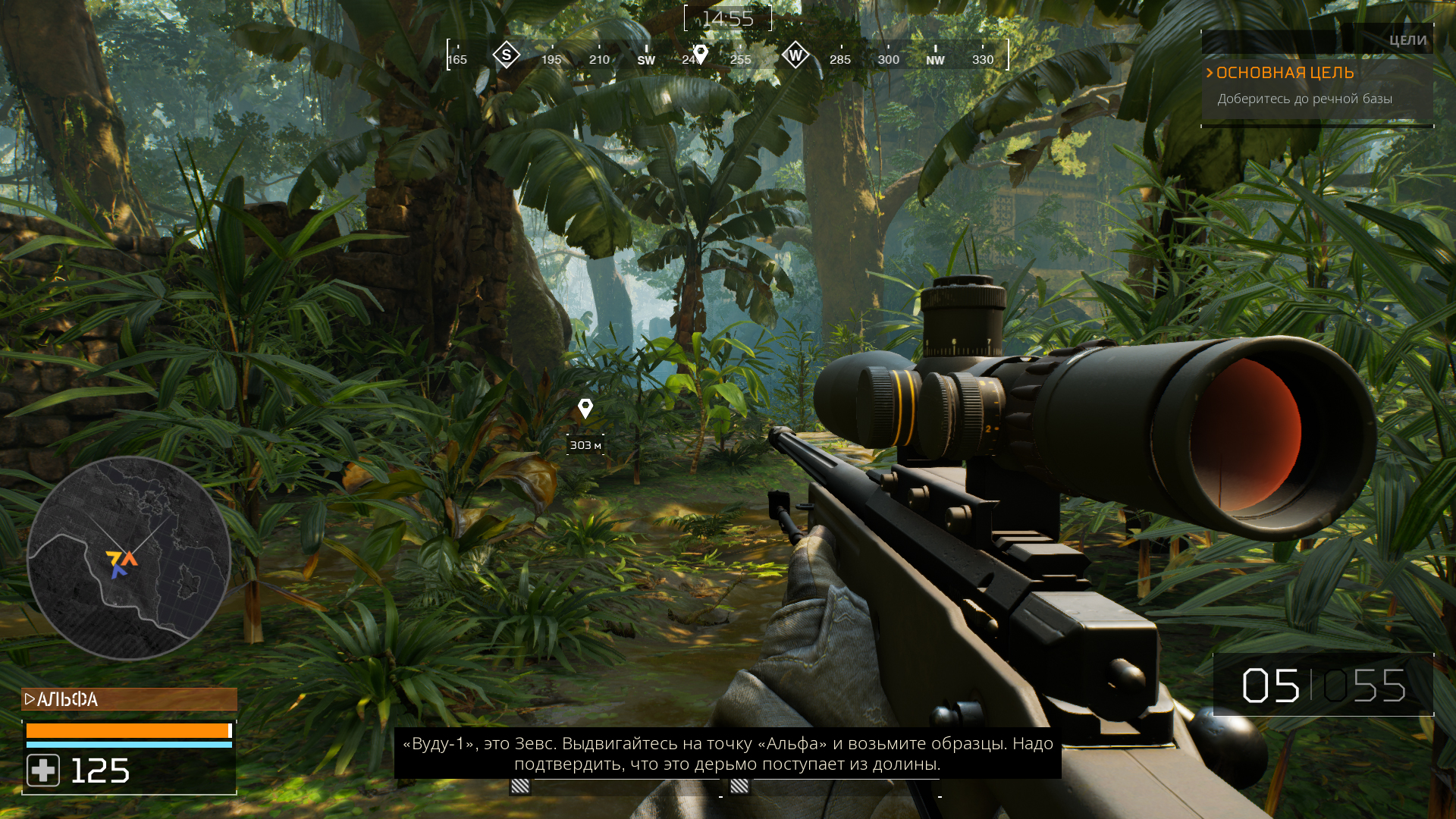Click the 303 м distance label

click(x=584, y=446)
